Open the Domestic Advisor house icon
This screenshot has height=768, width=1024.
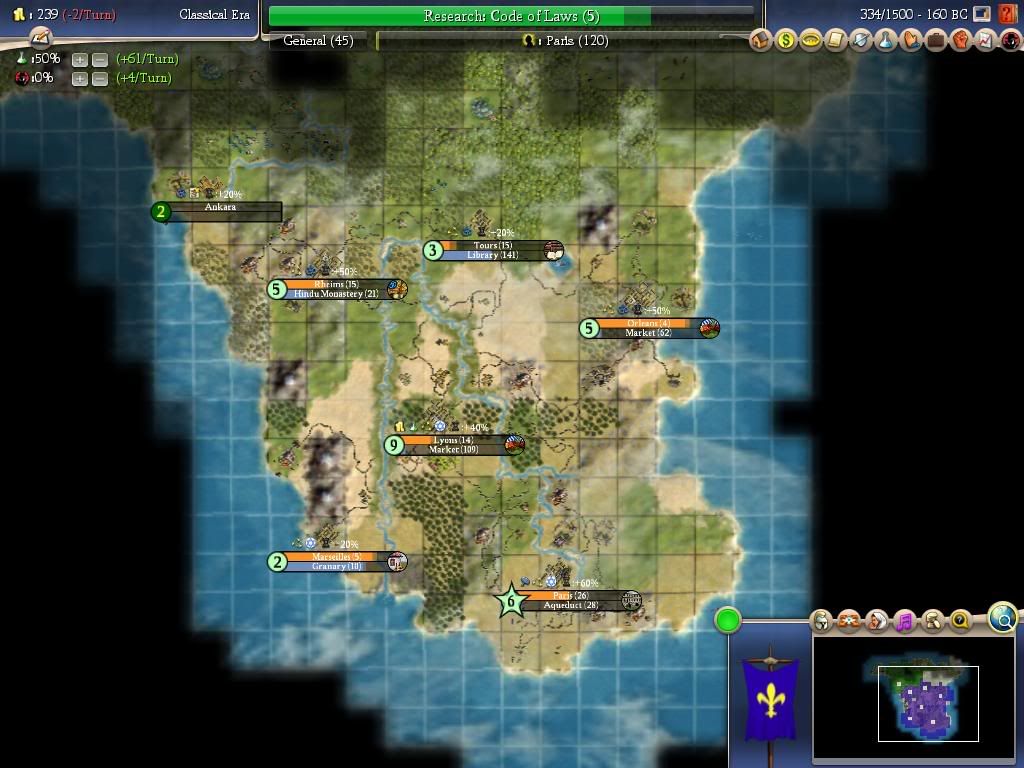pos(761,41)
